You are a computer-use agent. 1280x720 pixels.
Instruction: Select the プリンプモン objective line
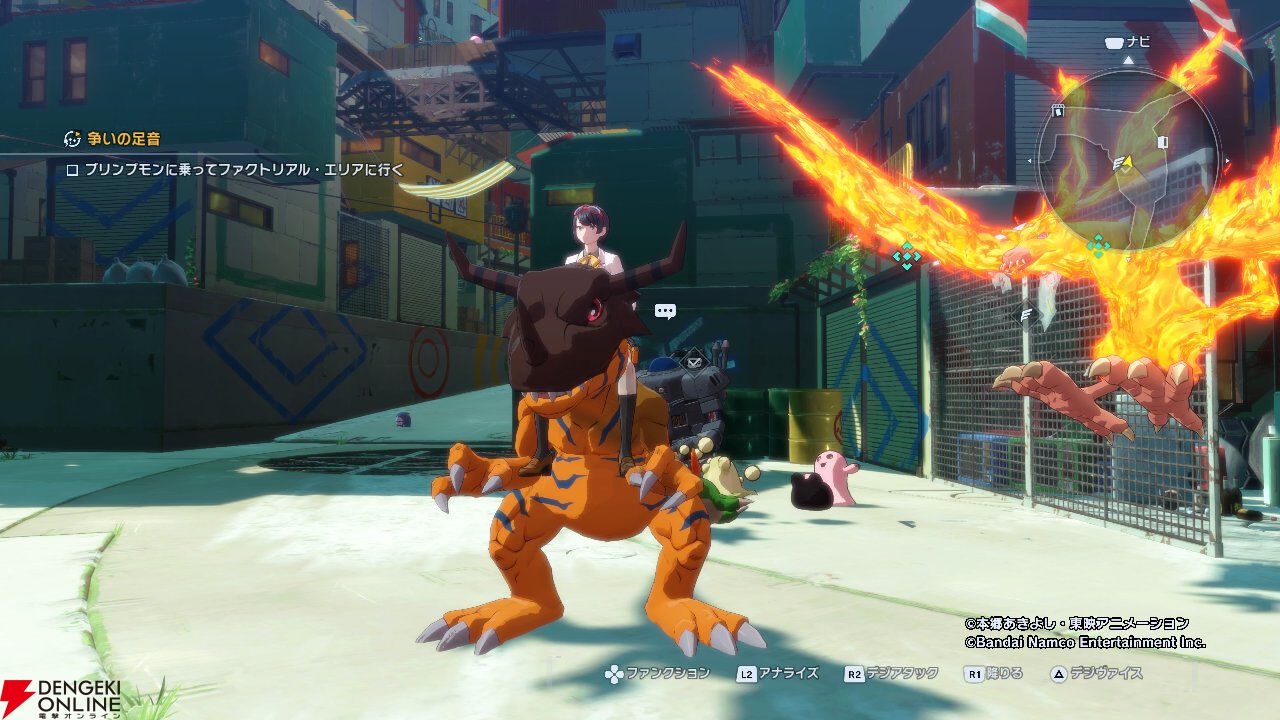232,170
